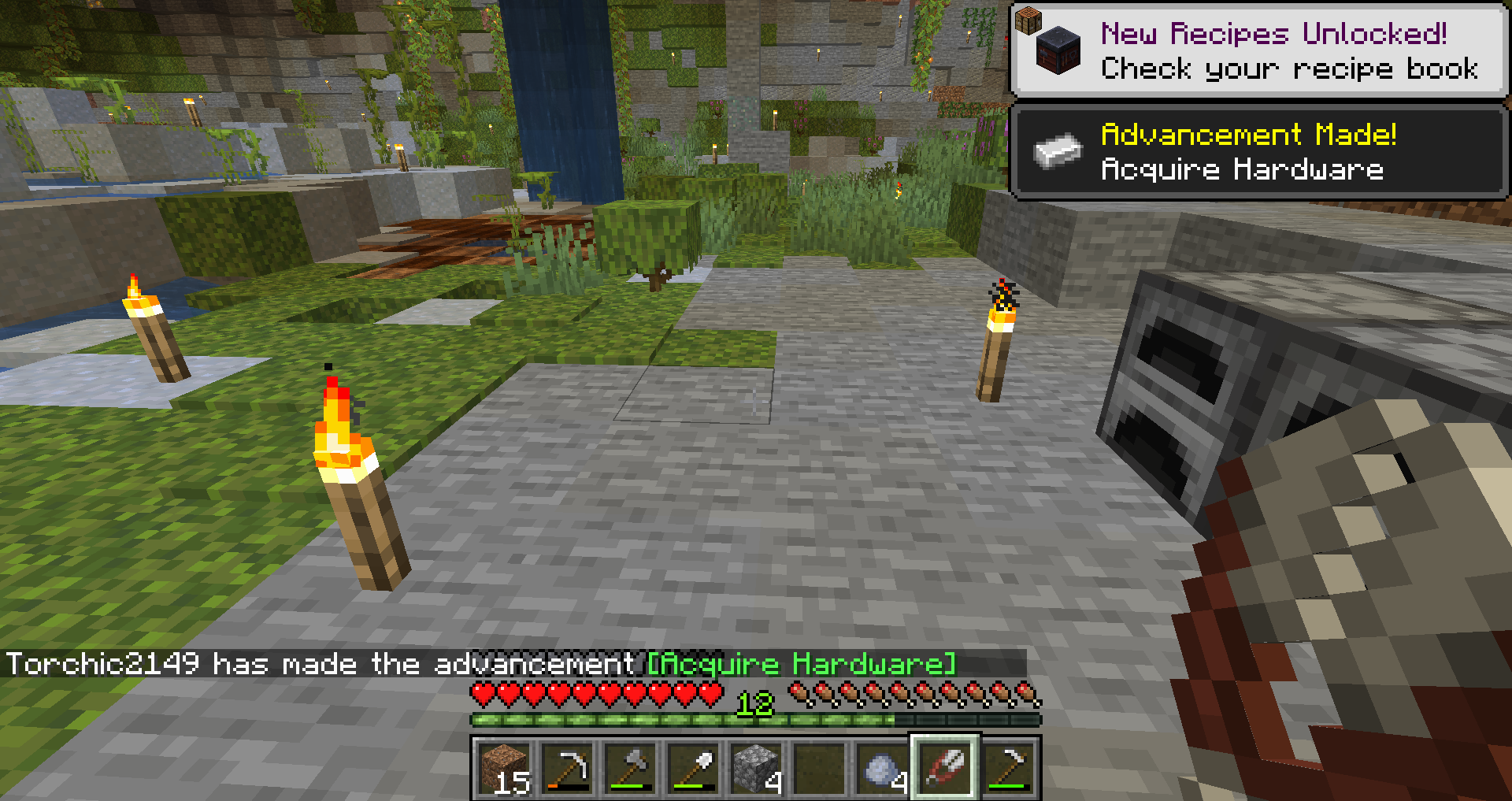This screenshot has height=801, width=1512.
Task: Pick the iron shovel slot
Action: [693, 768]
